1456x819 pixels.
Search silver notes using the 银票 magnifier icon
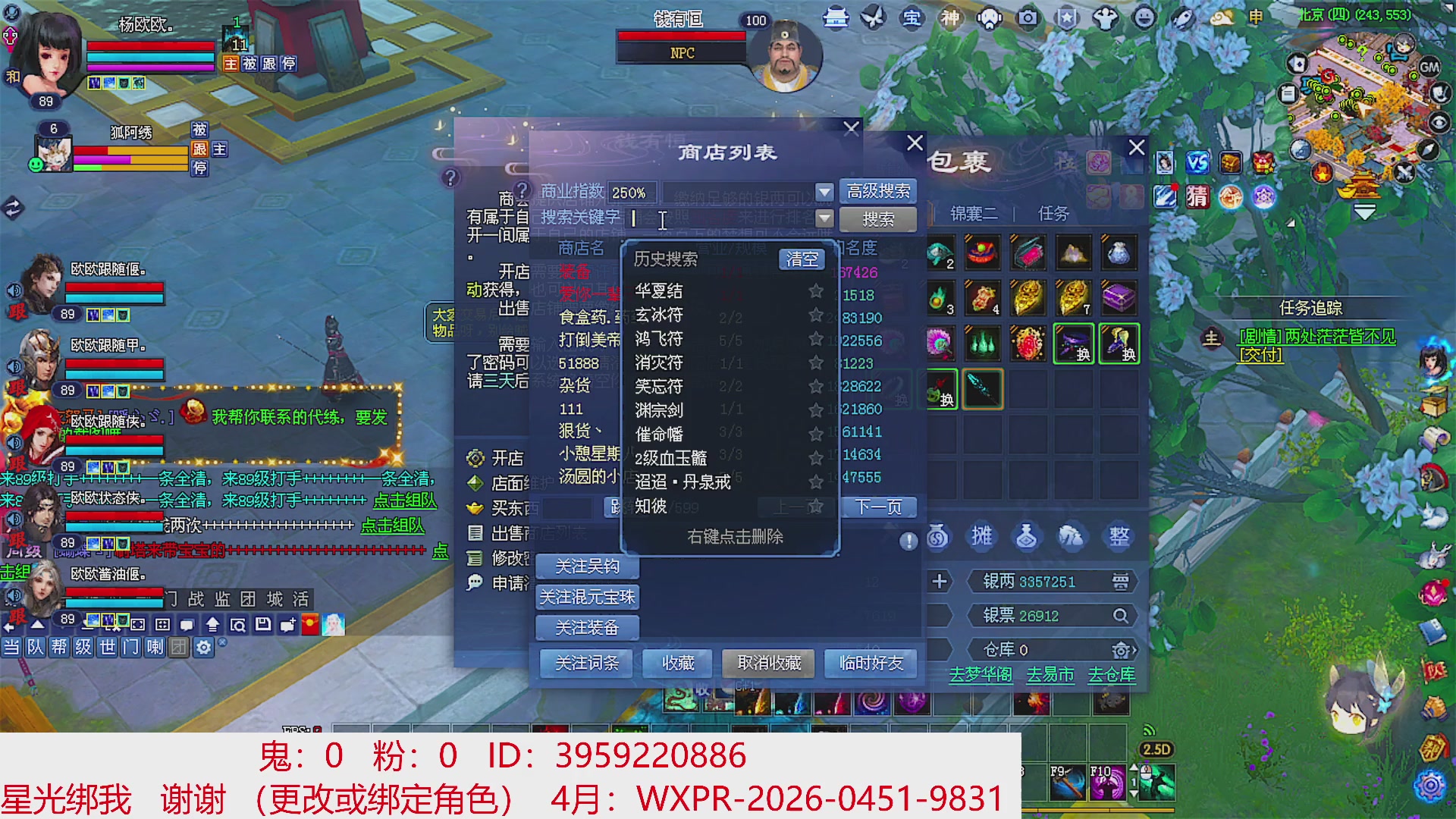[1121, 615]
